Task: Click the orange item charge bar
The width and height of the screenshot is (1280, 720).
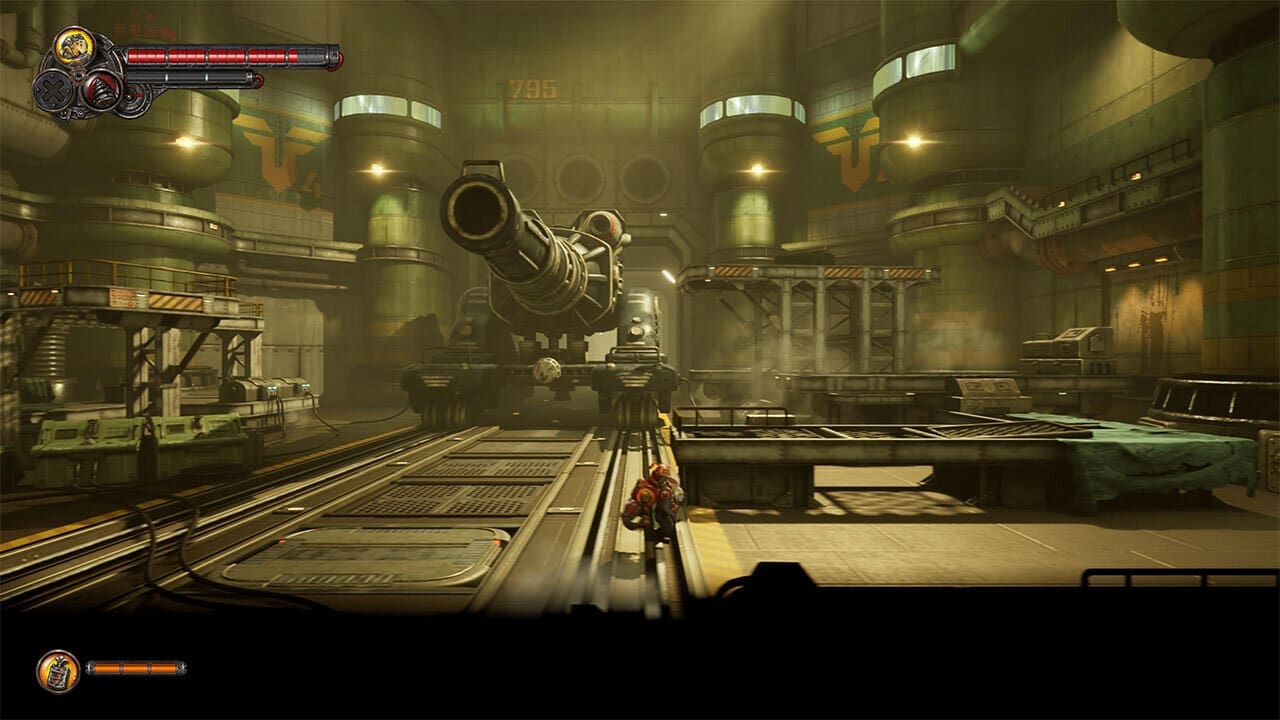Action: (136, 668)
